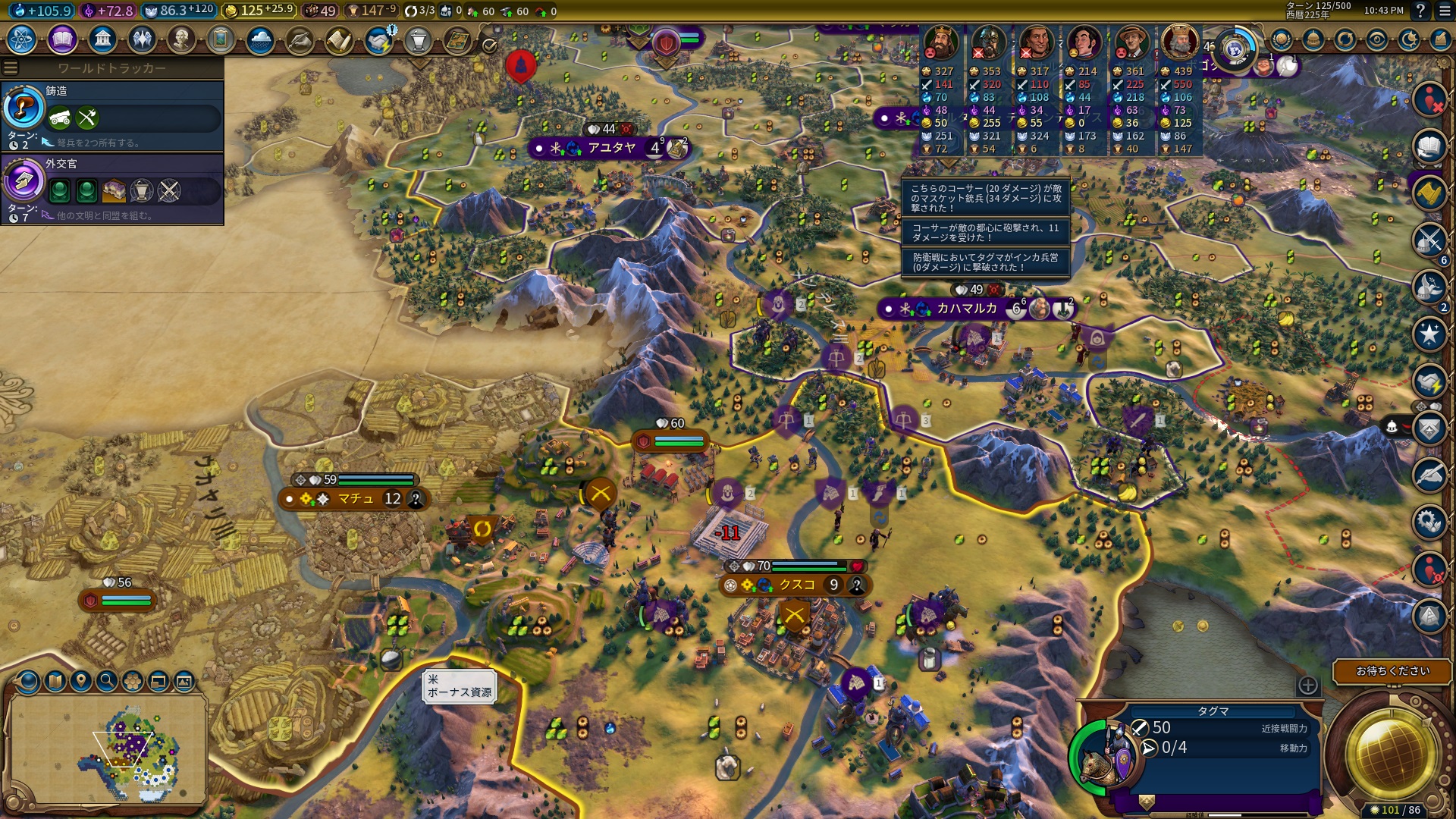Open the government screen icon
The height and width of the screenshot is (819, 1456).
coord(102,39)
